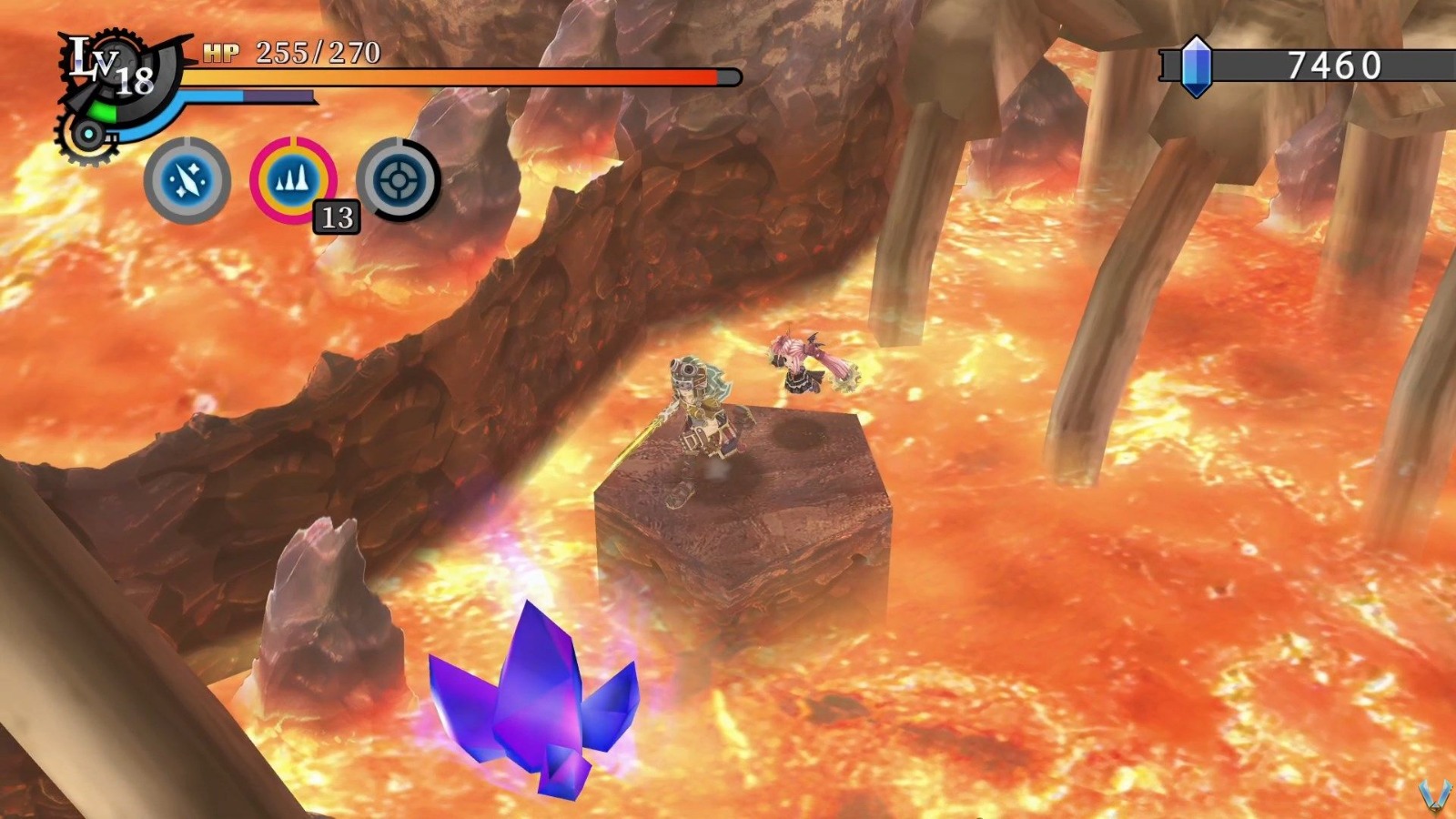Screen dimensions: 1456x819
Task: Click the blue crystal currency icon
Action: click(1197, 66)
